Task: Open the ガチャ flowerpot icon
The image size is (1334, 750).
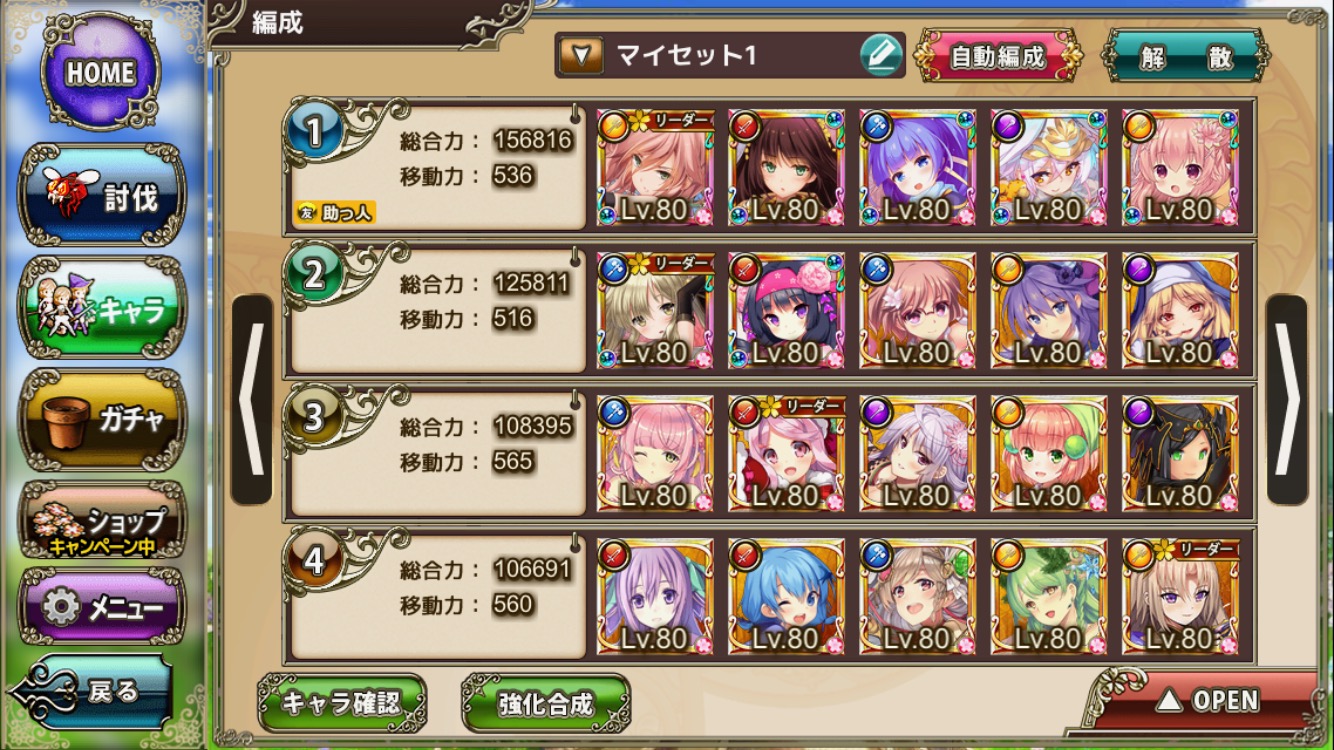Action: (x=100, y=415)
